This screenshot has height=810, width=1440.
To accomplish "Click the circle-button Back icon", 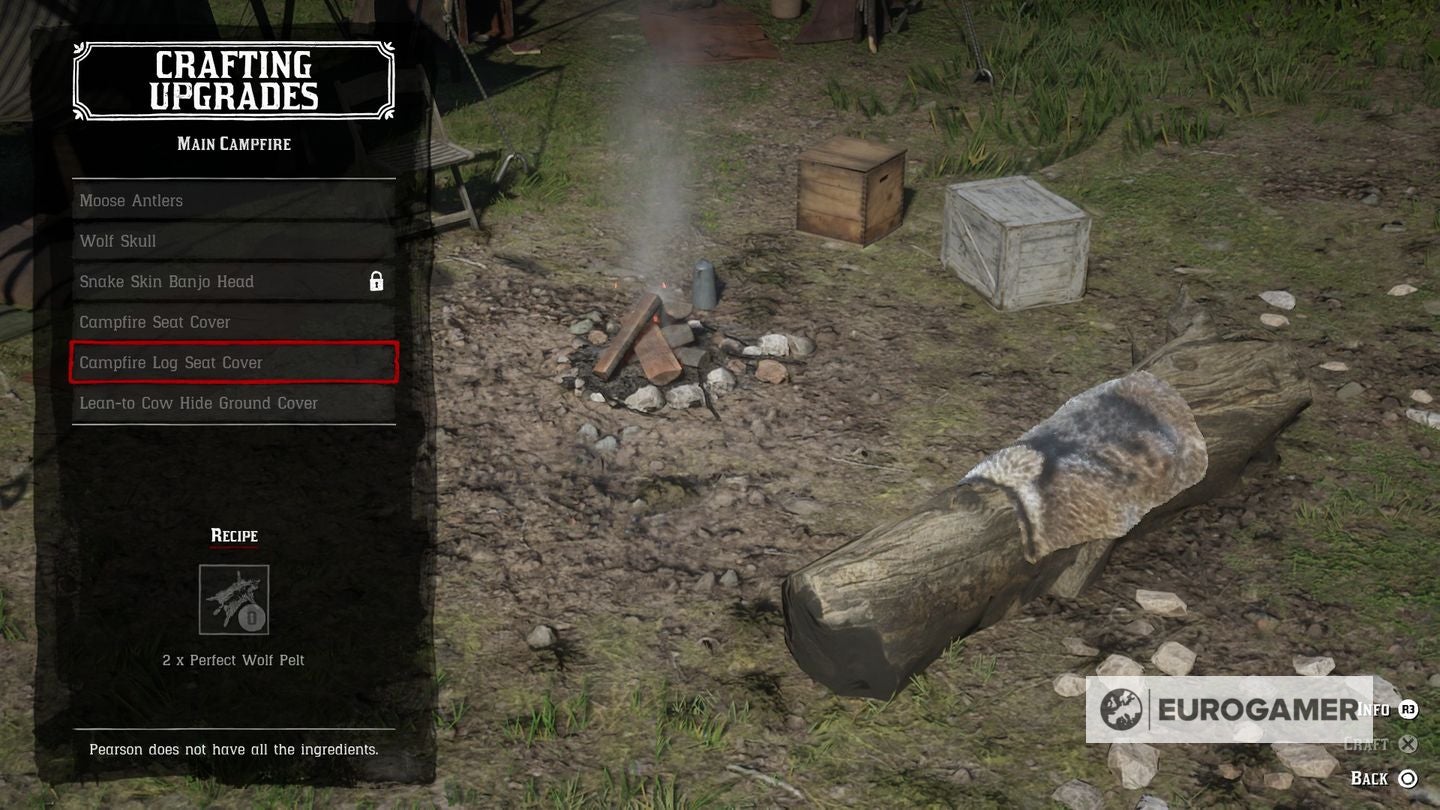I will tap(1409, 778).
